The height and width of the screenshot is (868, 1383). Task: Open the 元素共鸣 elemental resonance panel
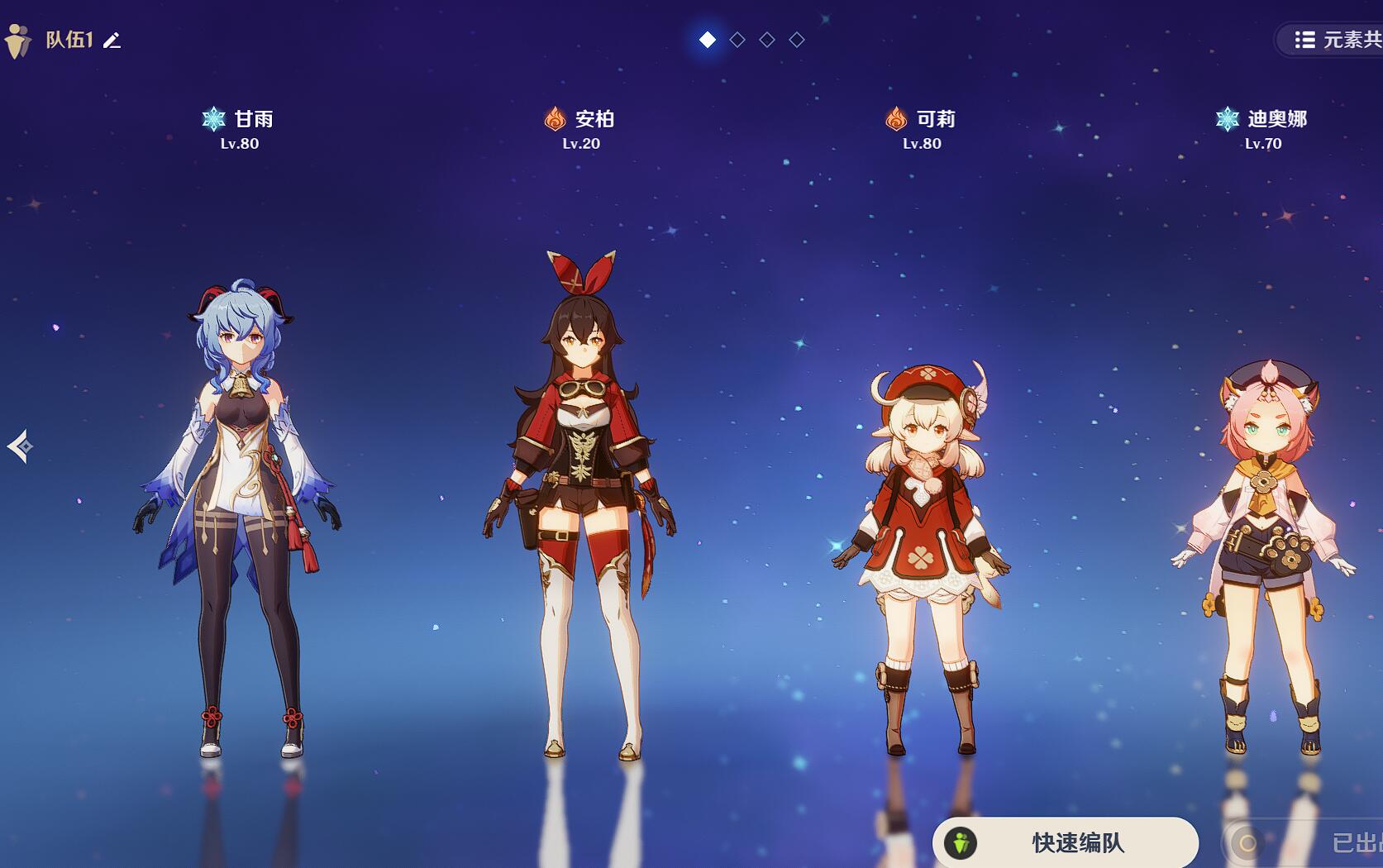point(1335,40)
